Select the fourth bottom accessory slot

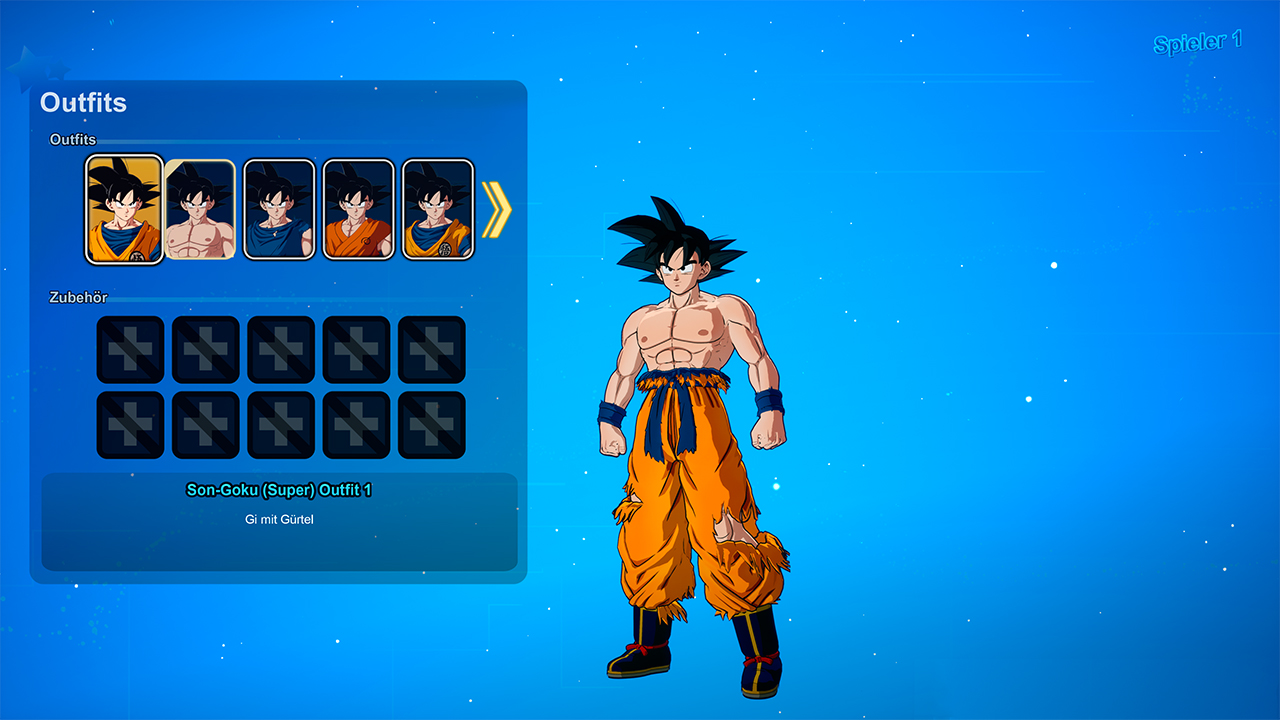(356, 423)
